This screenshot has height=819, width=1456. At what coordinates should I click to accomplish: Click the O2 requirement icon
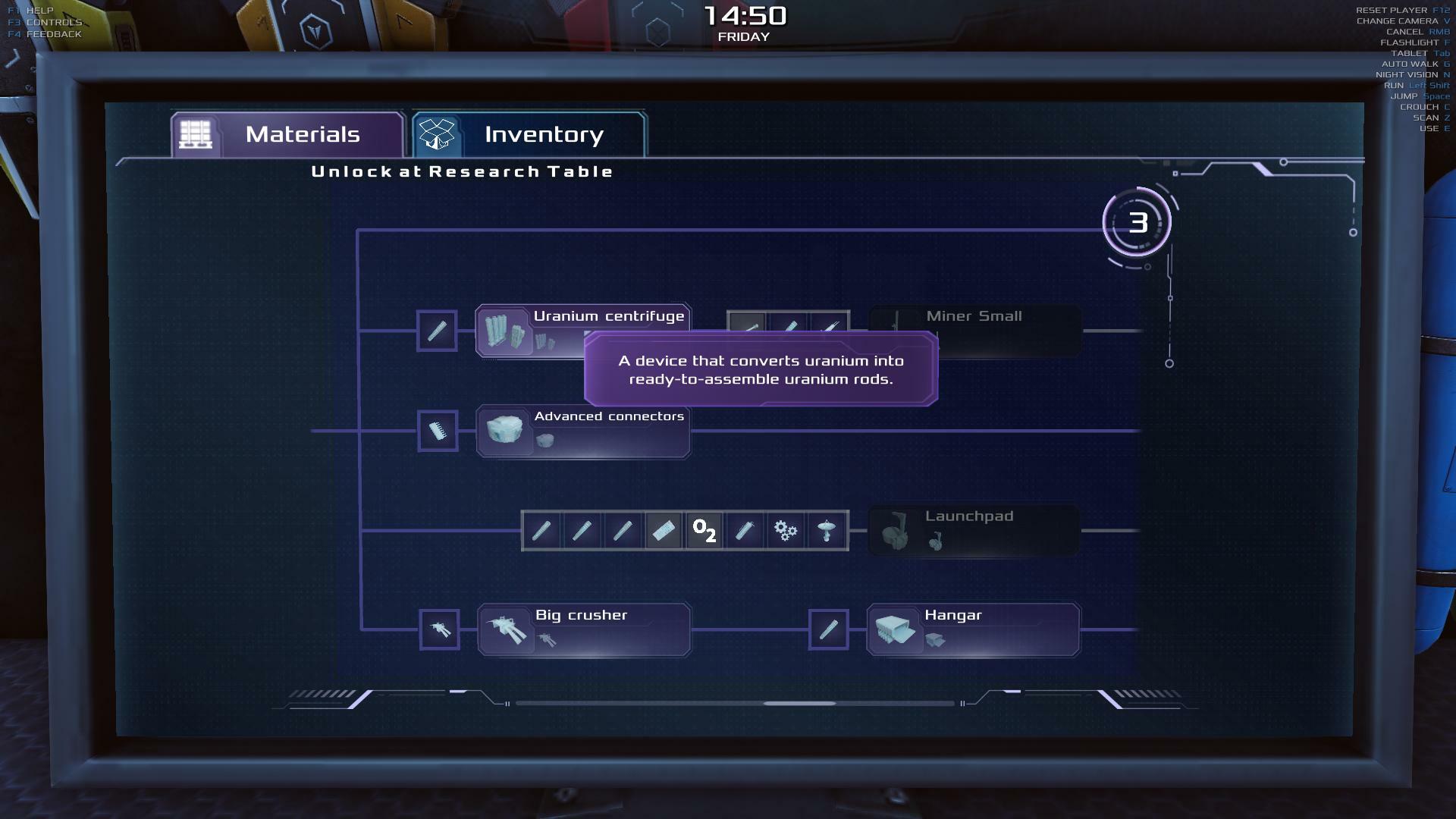click(x=704, y=531)
